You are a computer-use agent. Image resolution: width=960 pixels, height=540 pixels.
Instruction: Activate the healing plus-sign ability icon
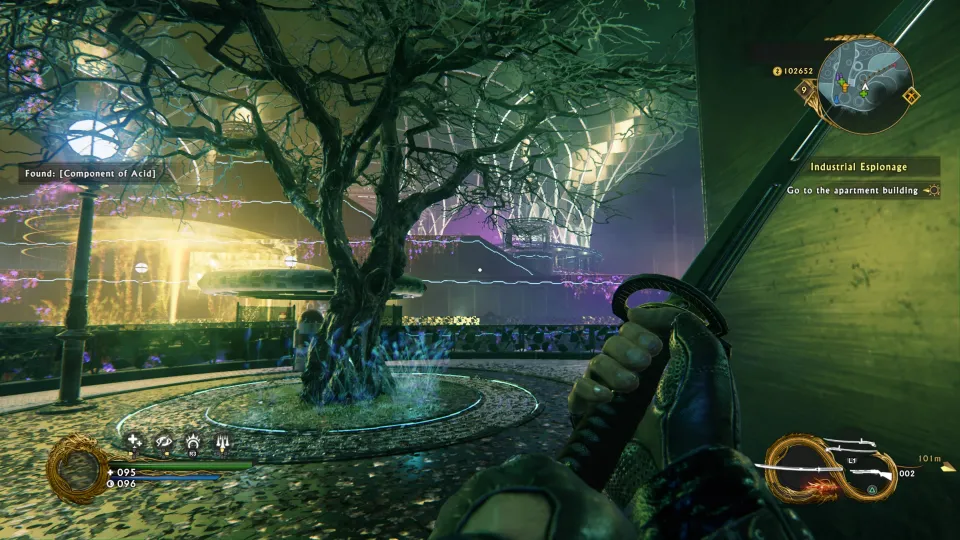coord(133,439)
